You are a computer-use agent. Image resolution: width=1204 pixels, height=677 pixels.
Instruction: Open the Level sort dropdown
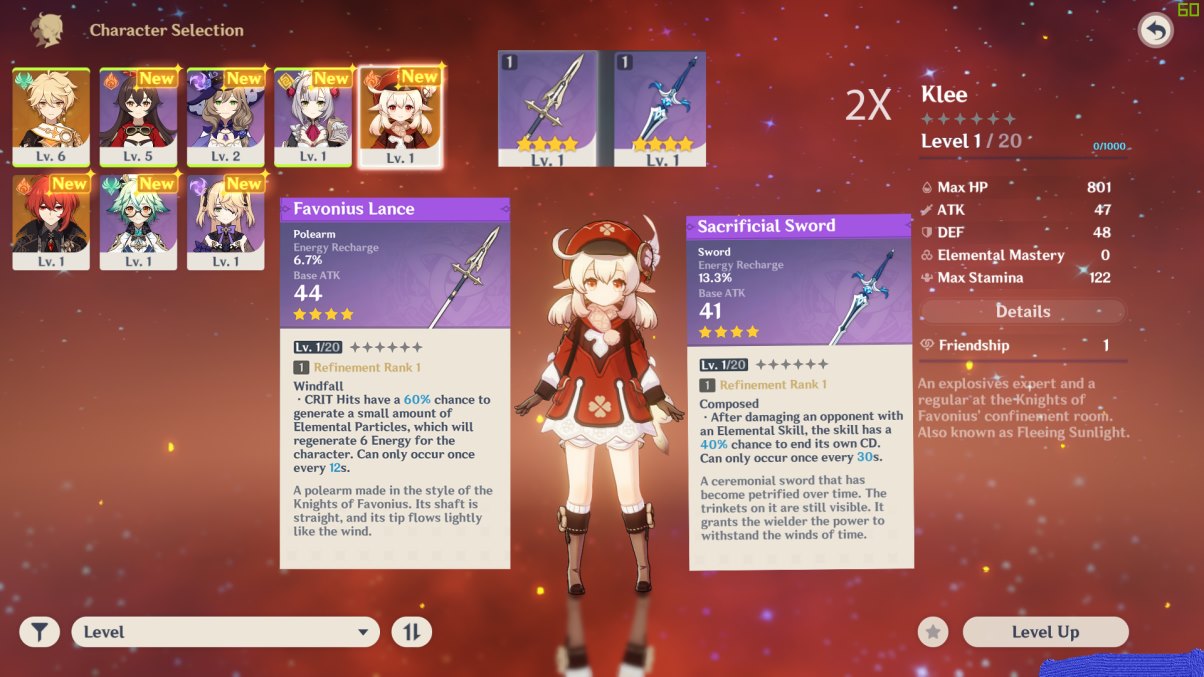click(x=226, y=632)
